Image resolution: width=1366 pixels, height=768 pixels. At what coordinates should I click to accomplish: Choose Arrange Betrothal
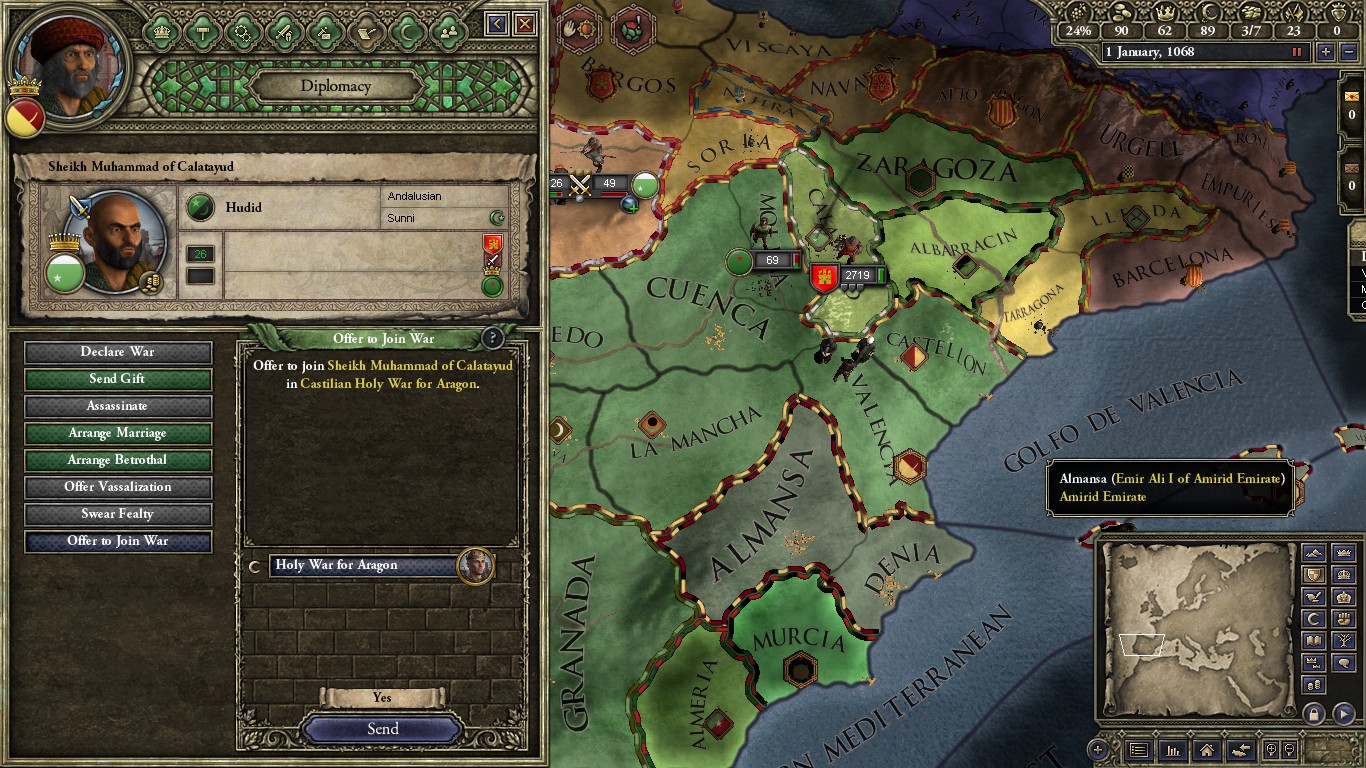point(118,460)
